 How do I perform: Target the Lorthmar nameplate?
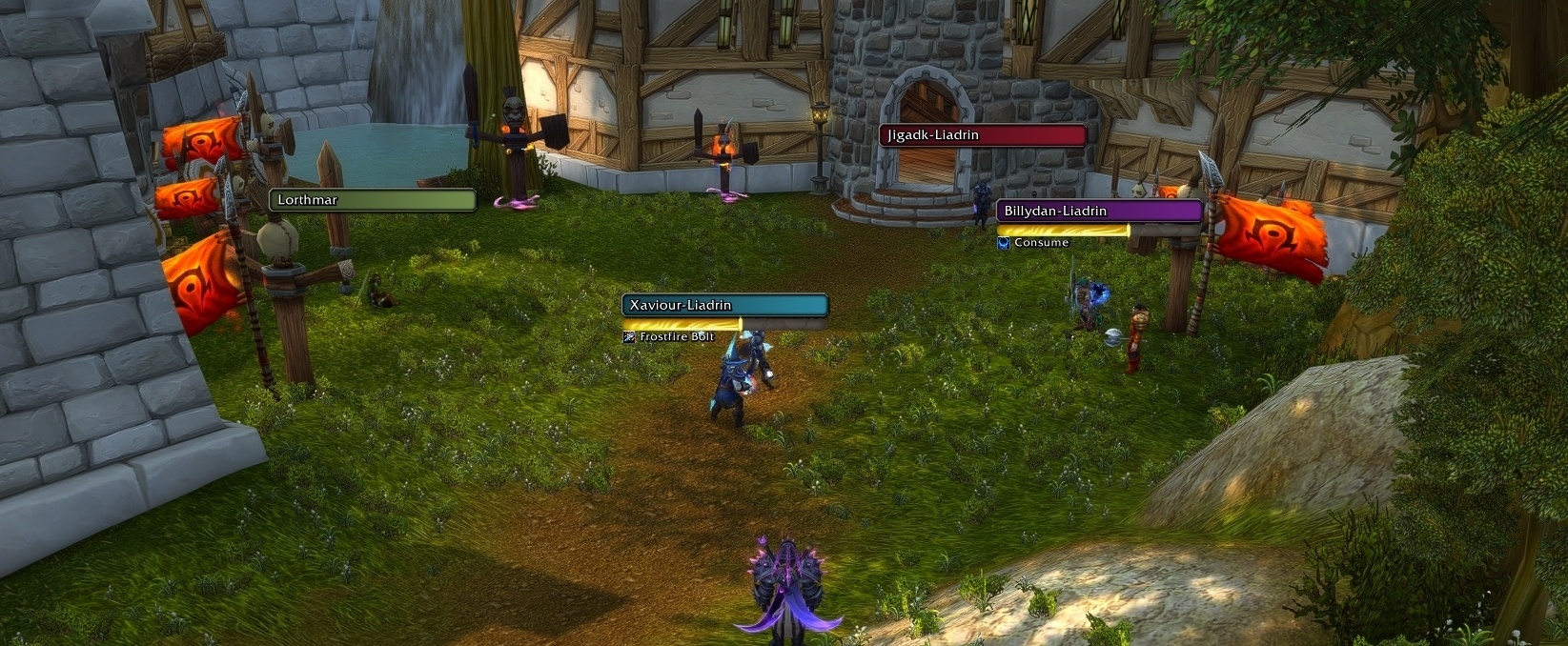tap(373, 200)
